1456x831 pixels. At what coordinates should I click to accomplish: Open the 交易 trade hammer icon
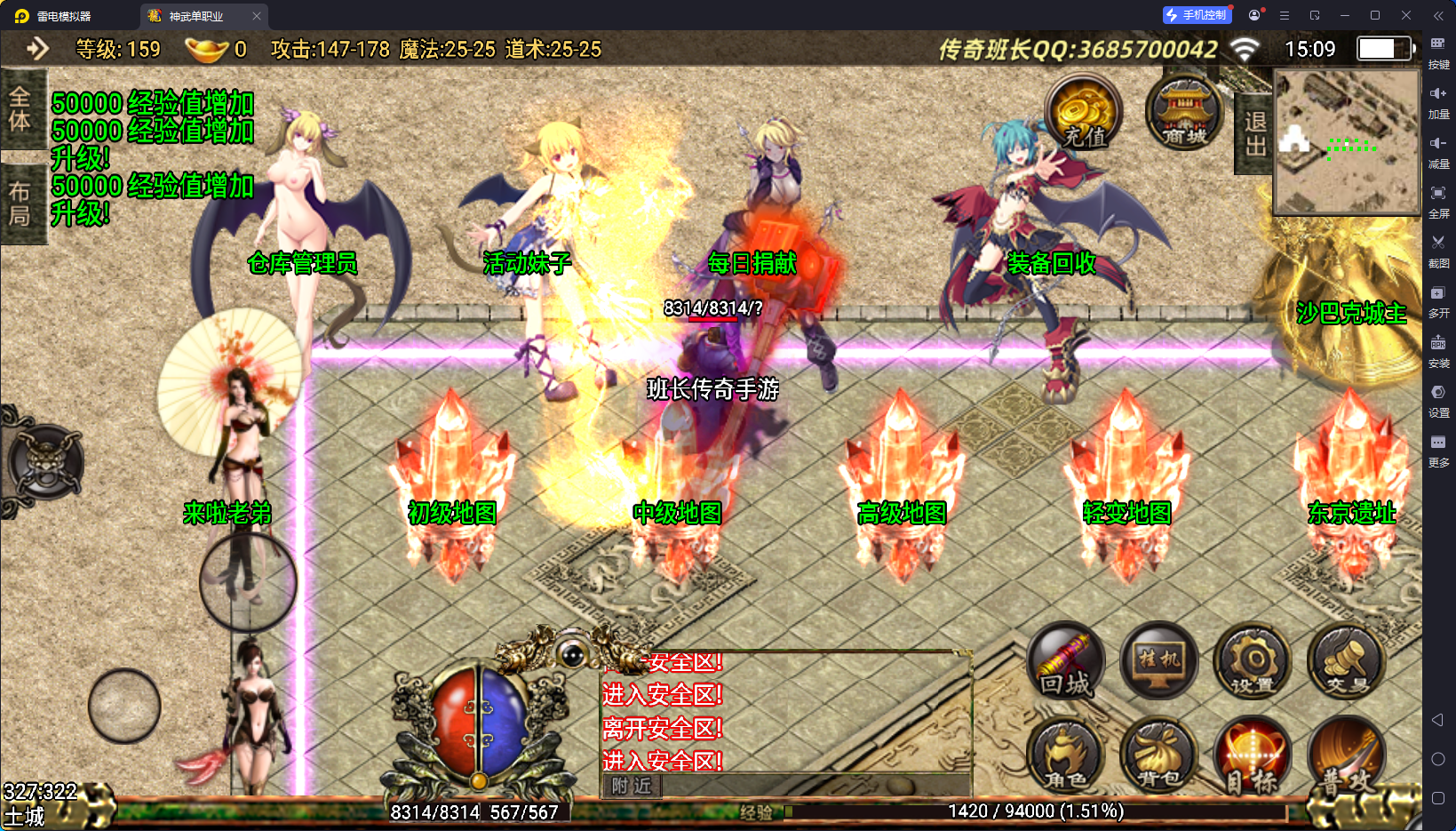tap(1346, 662)
